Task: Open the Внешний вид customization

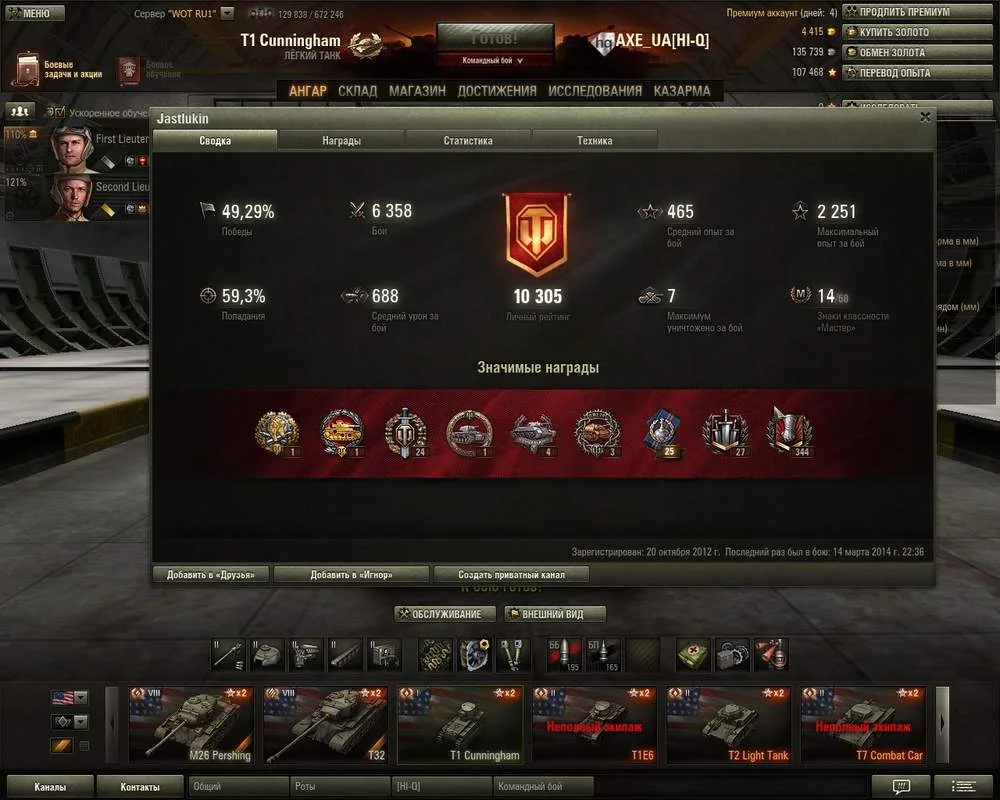Action: [554, 614]
